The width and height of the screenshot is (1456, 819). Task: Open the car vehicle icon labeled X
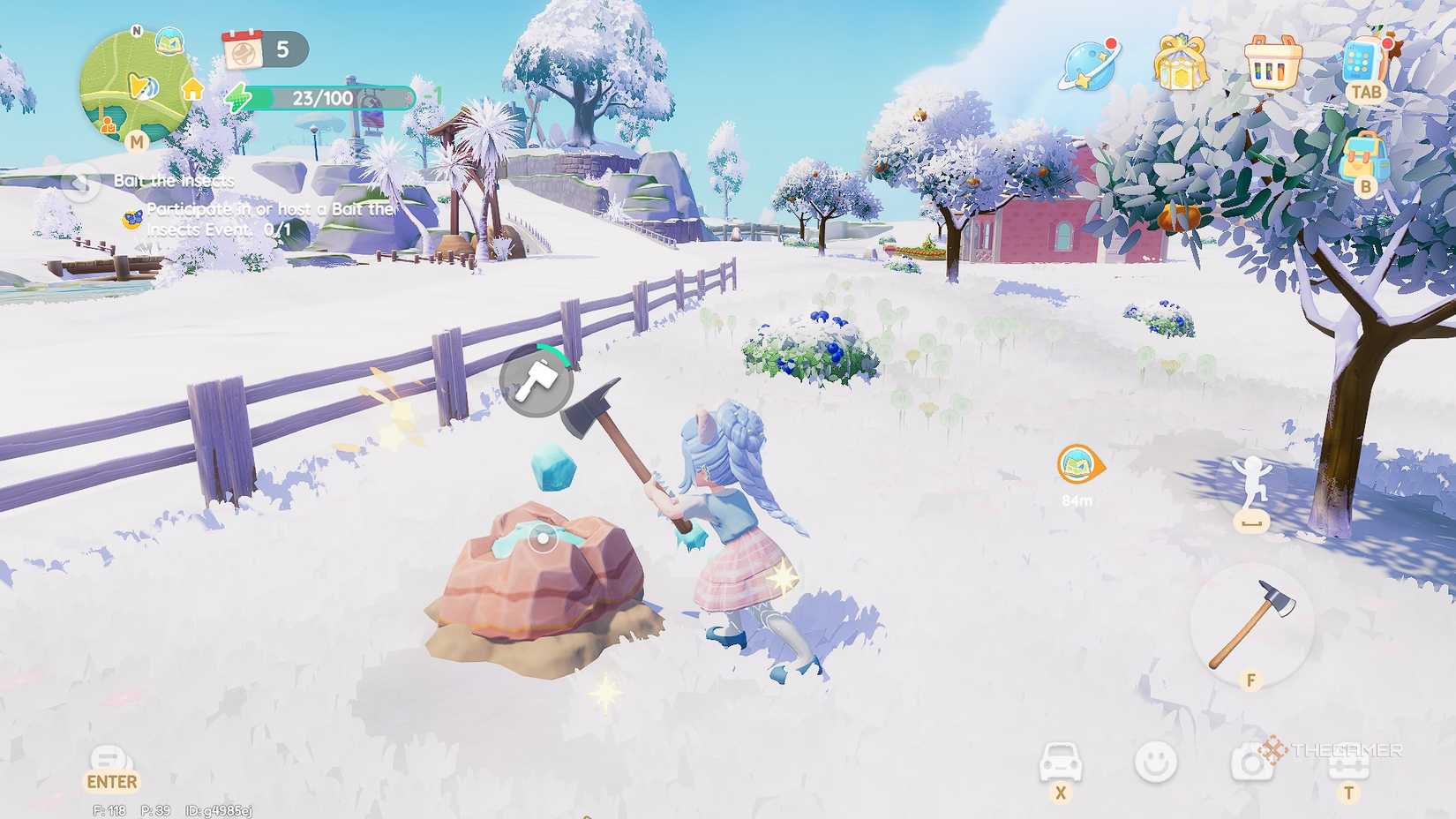(x=1062, y=761)
